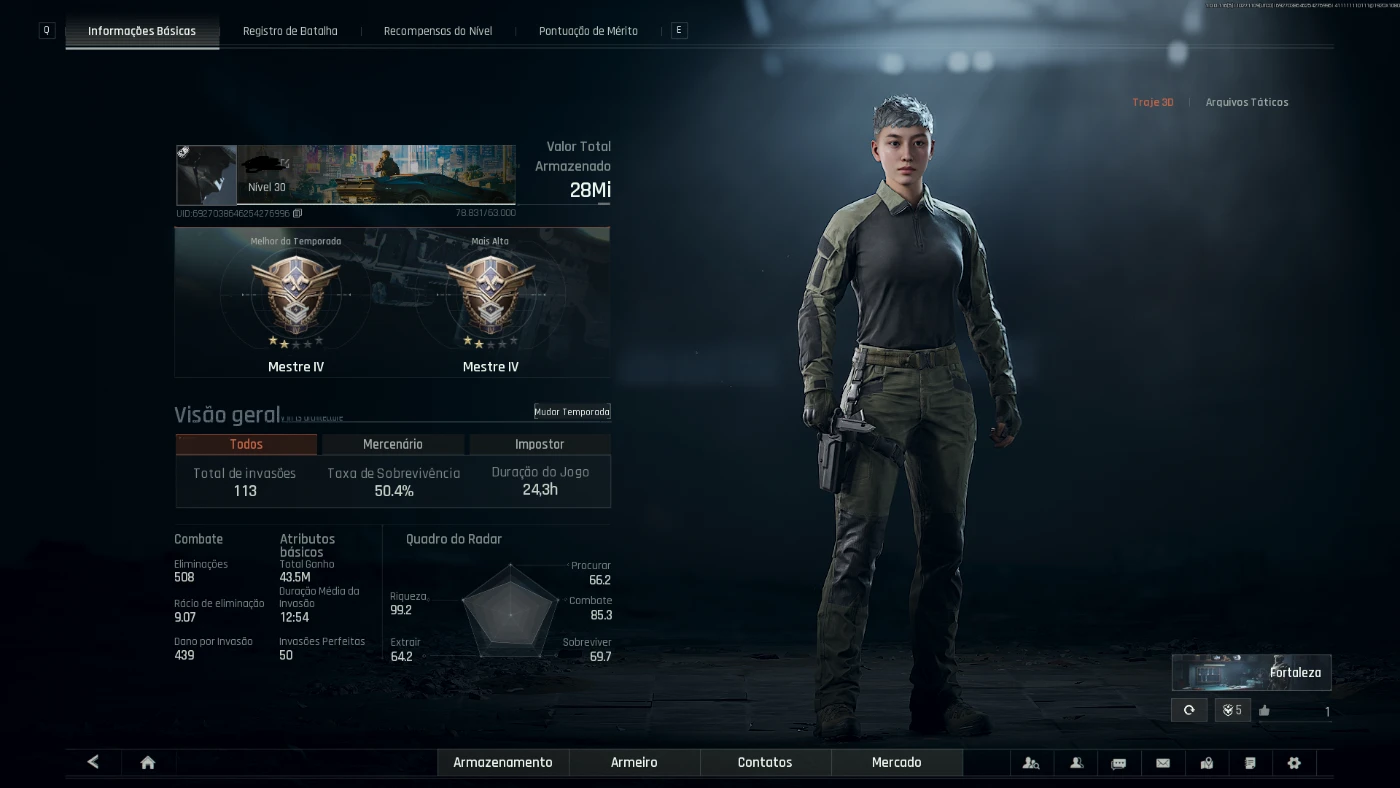1400x788 pixels.
Task: Open settings via the gear icon
Action: pos(1294,763)
